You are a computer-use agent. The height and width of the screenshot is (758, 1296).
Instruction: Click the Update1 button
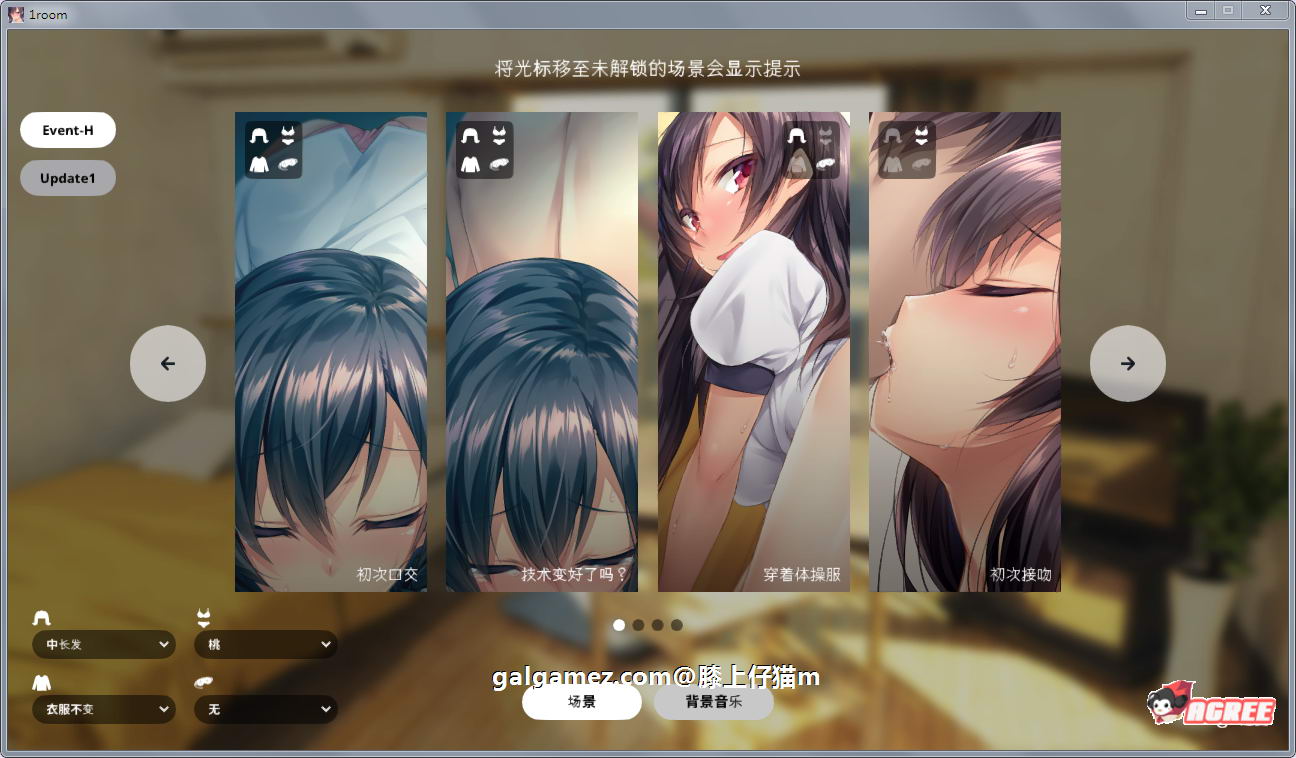point(68,178)
